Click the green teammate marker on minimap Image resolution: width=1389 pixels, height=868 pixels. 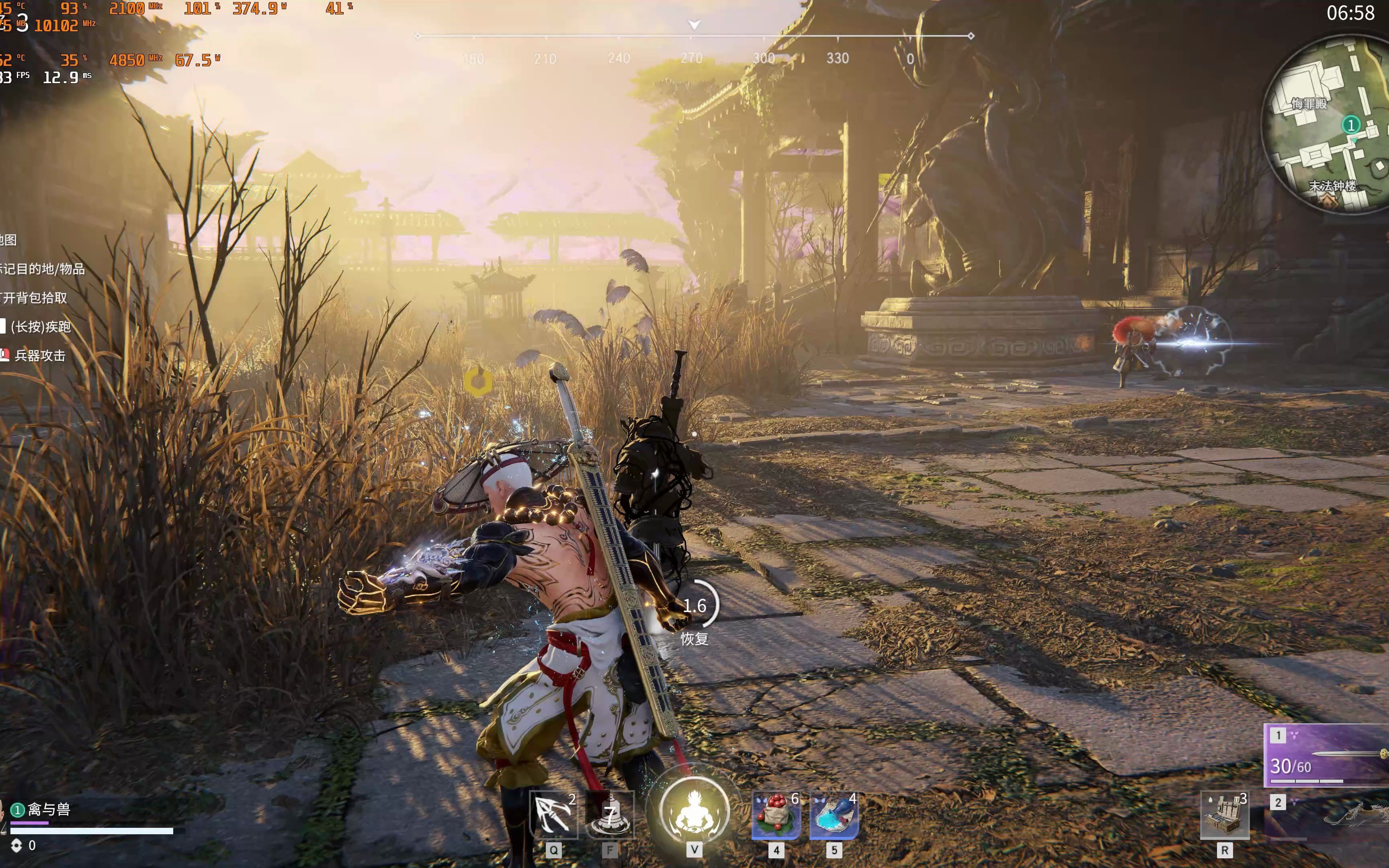pos(1350,125)
